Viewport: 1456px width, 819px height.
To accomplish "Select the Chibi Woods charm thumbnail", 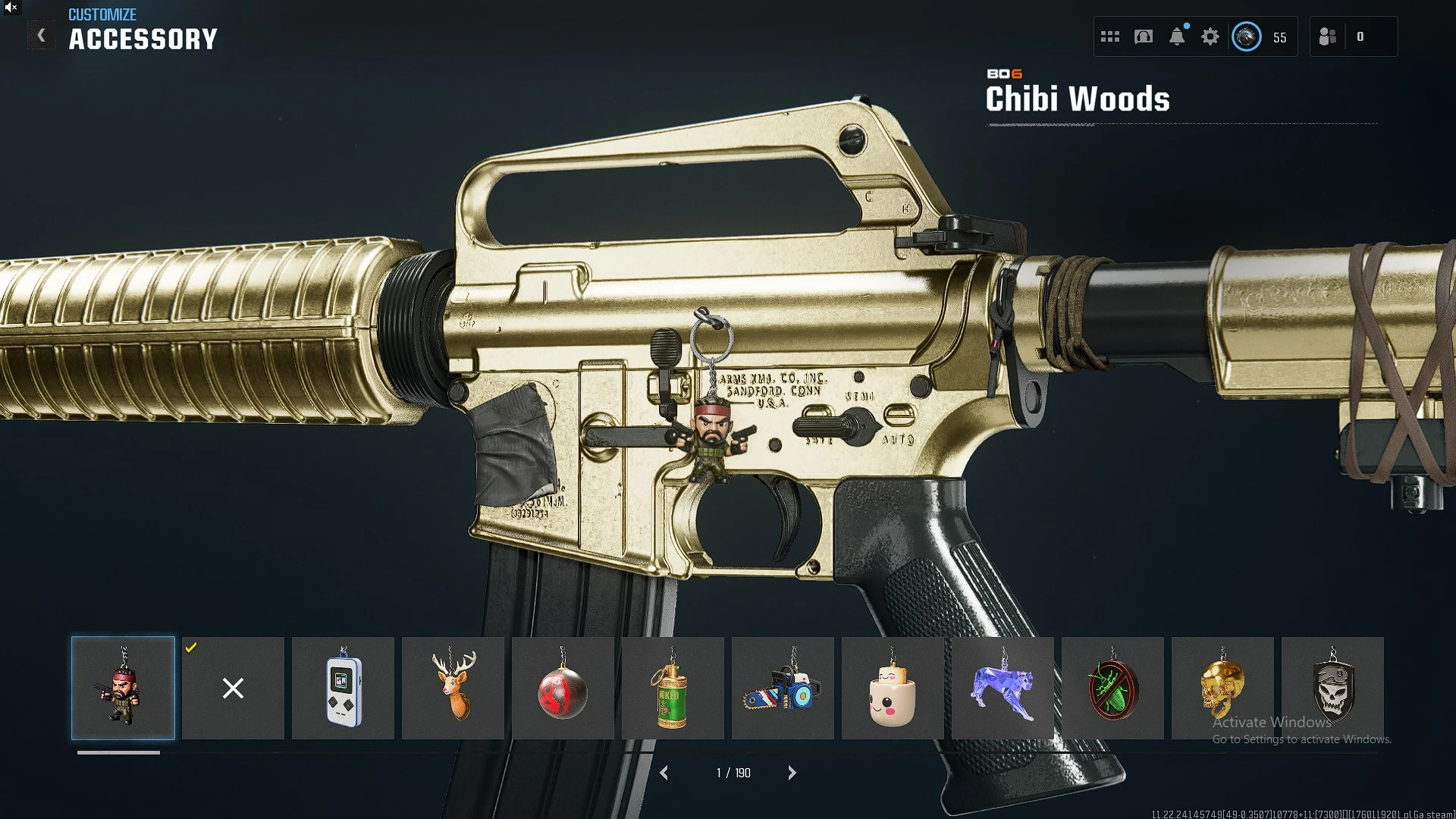I will pyautogui.click(x=123, y=688).
